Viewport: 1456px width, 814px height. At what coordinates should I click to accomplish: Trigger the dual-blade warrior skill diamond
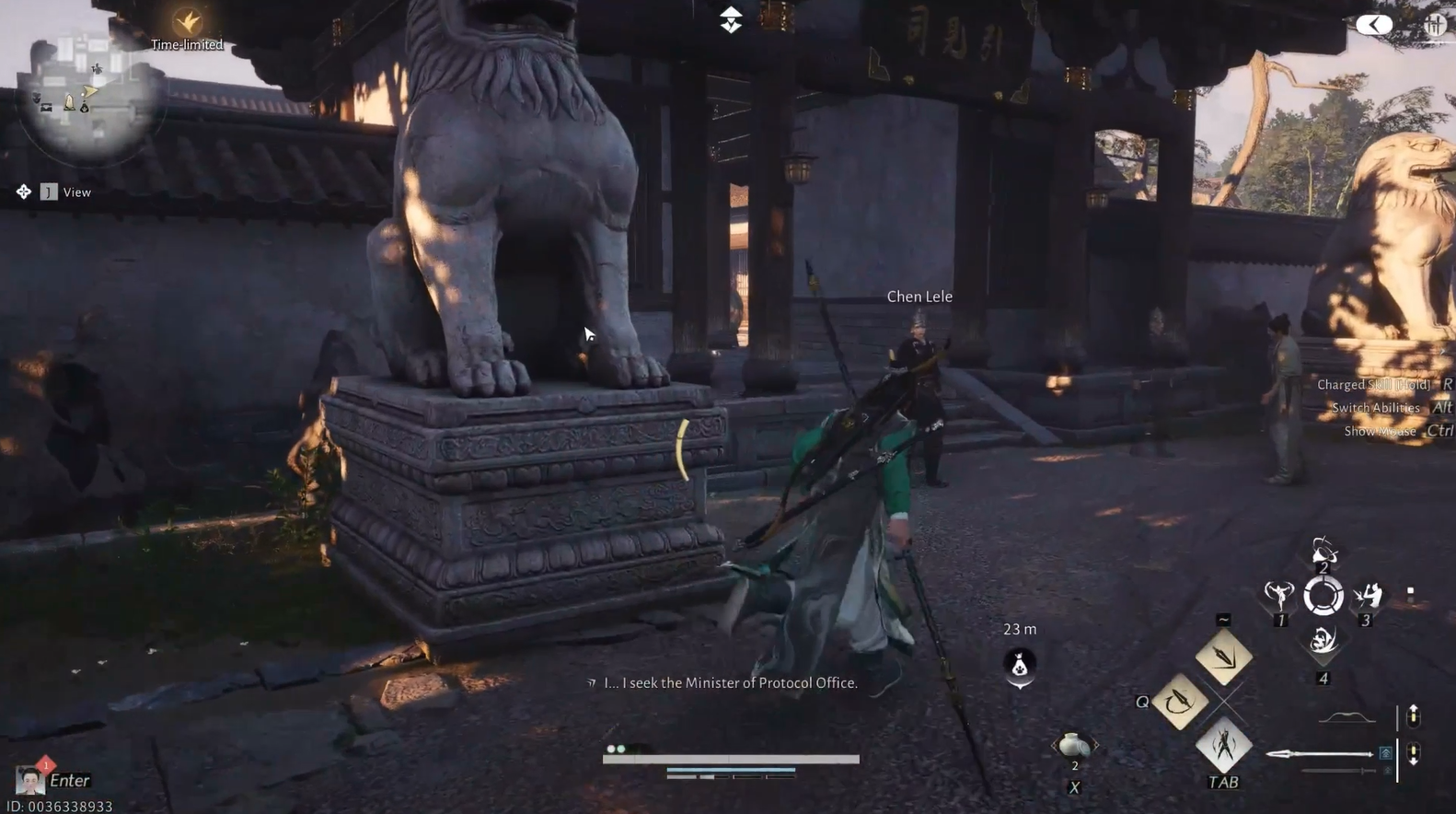pos(1223,744)
